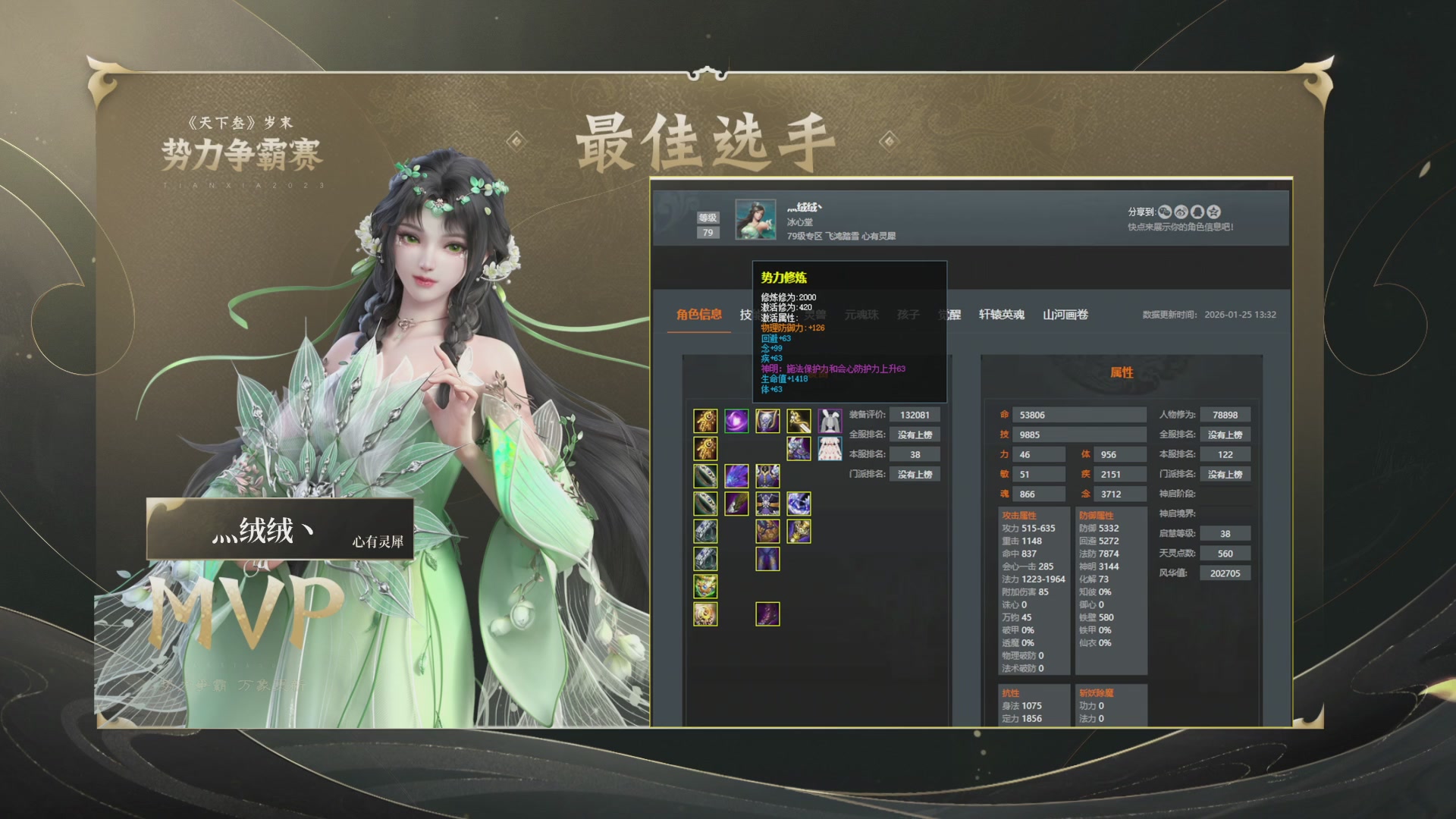Select the floral dress appearance icon
The height and width of the screenshot is (819, 1456).
830,448
